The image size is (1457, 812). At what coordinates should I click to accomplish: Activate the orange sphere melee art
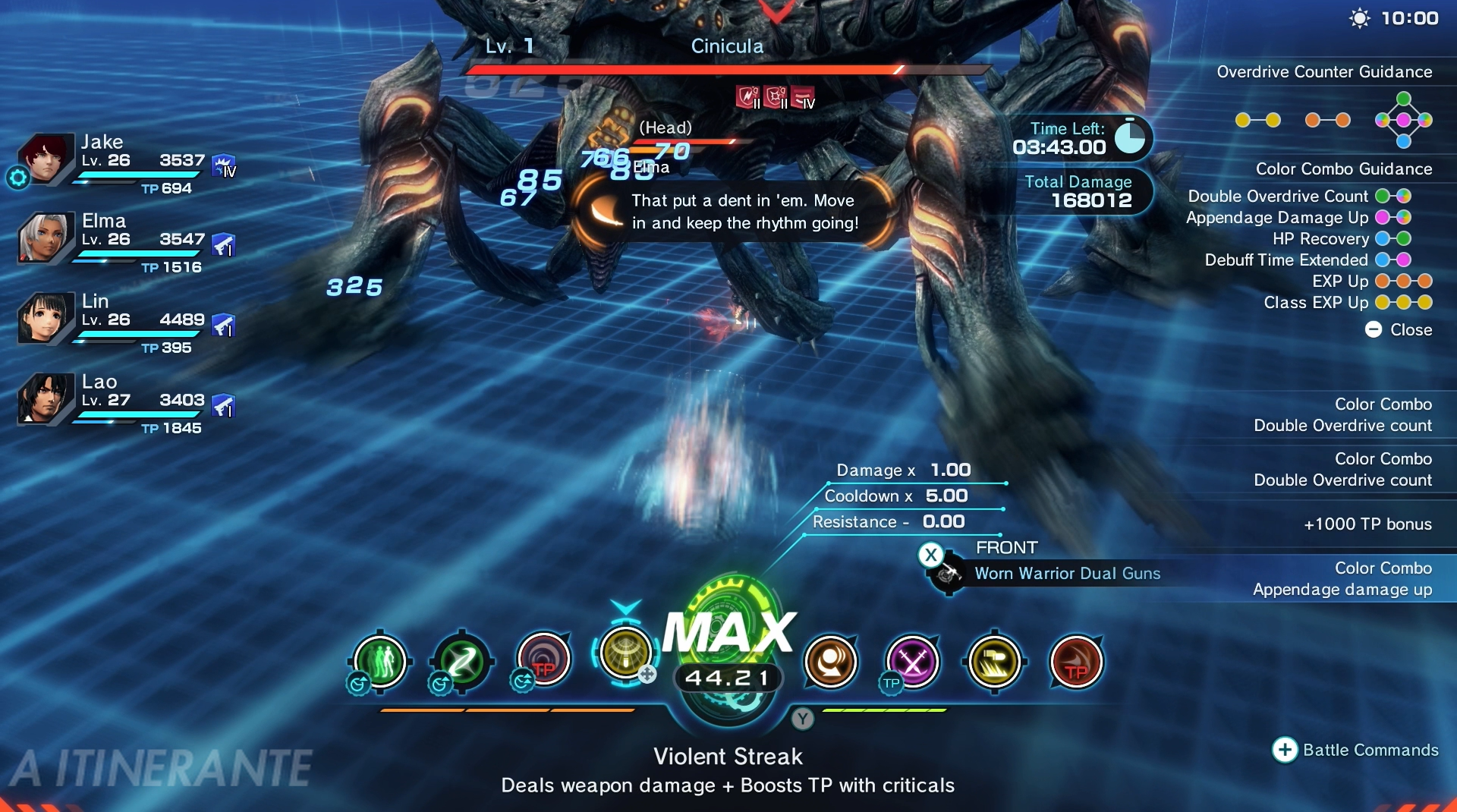(x=831, y=661)
